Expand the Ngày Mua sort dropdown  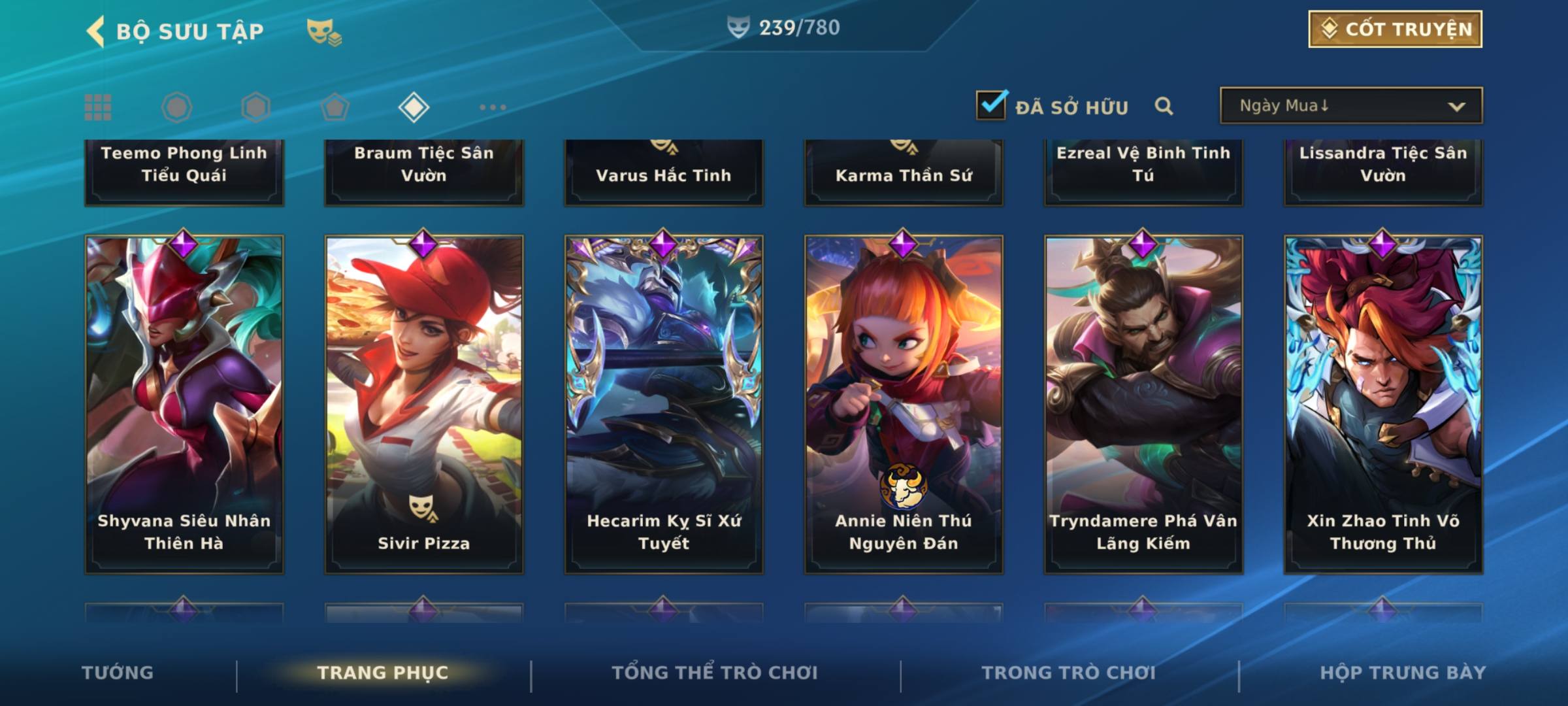tap(1350, 106)
